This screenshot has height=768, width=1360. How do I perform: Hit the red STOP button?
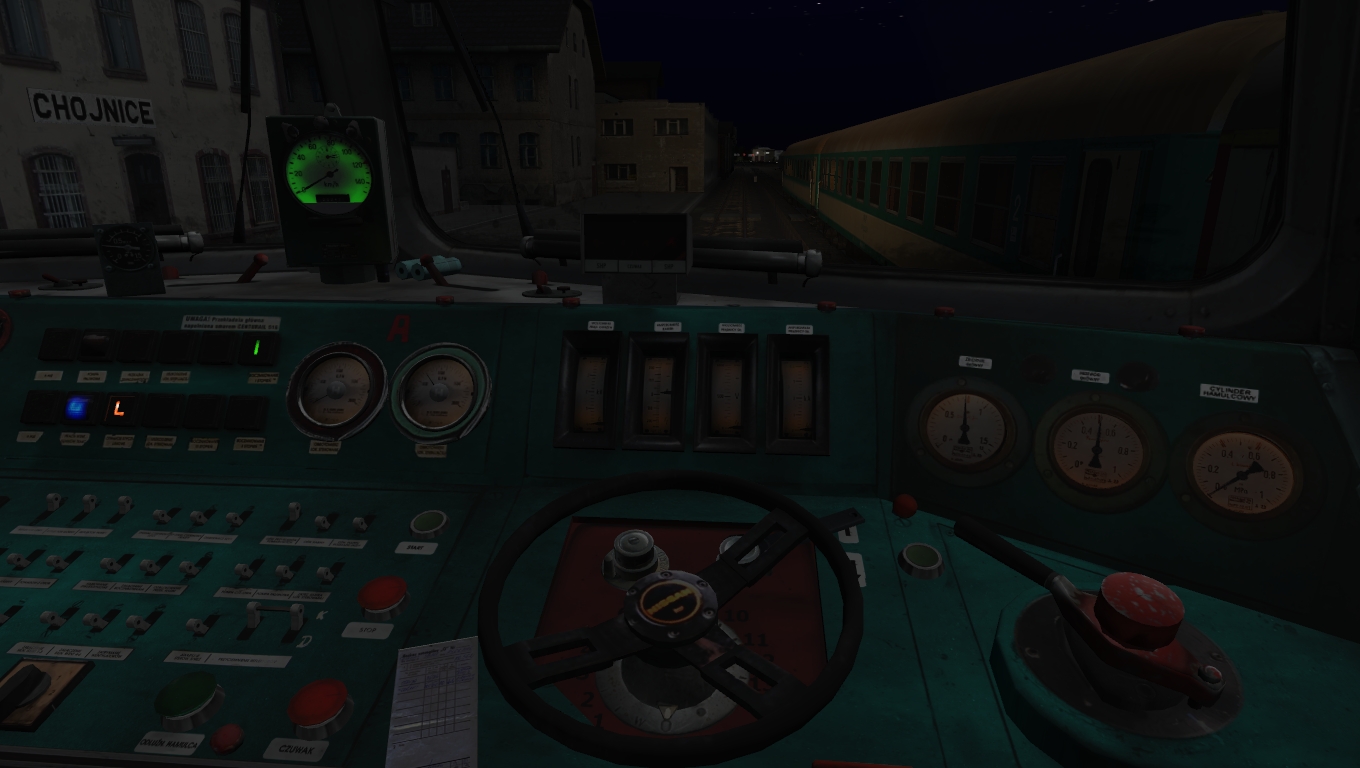click(383, 595)
